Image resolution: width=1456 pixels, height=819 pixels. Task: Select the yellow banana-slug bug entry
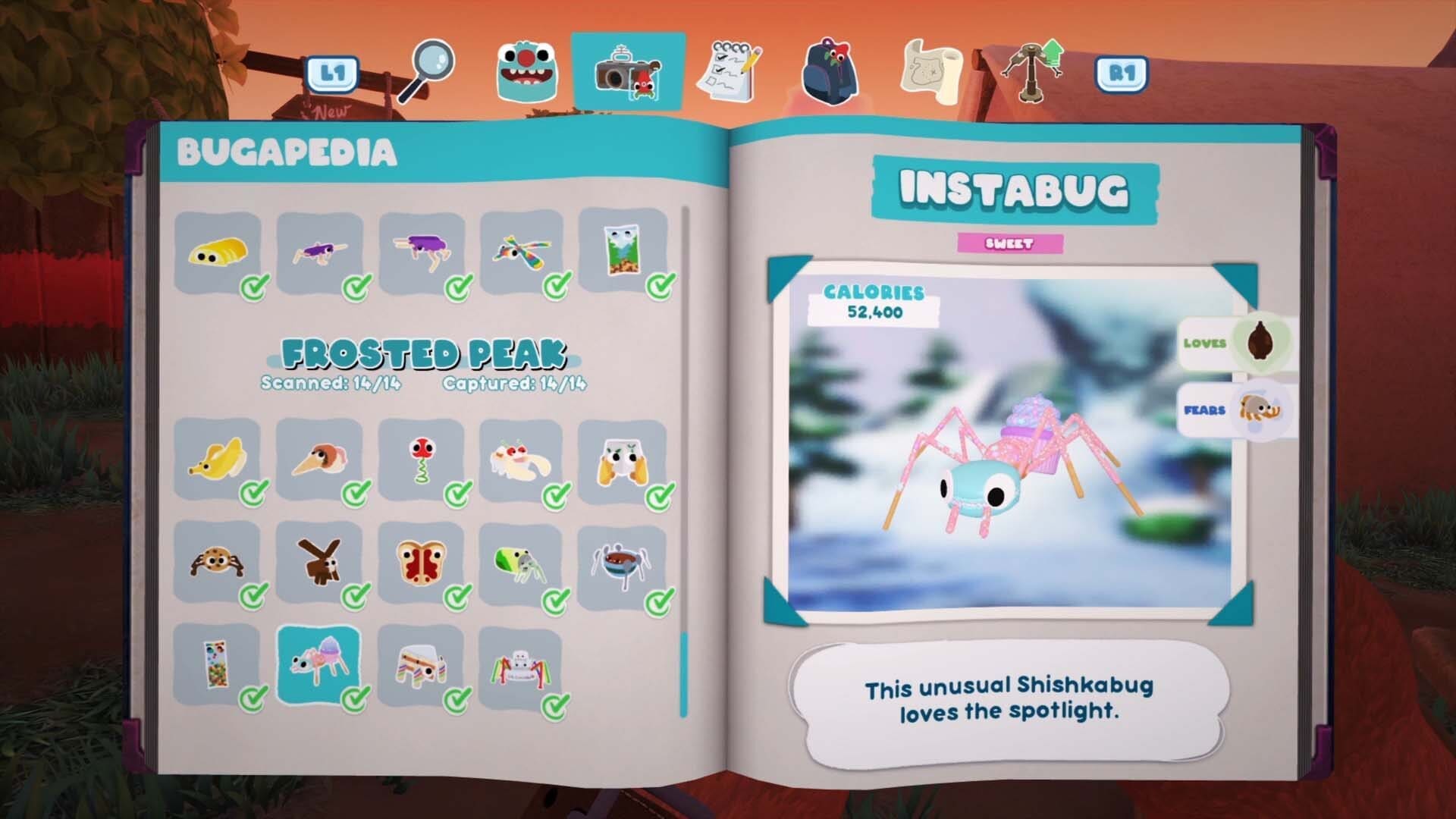coord(218,252)
